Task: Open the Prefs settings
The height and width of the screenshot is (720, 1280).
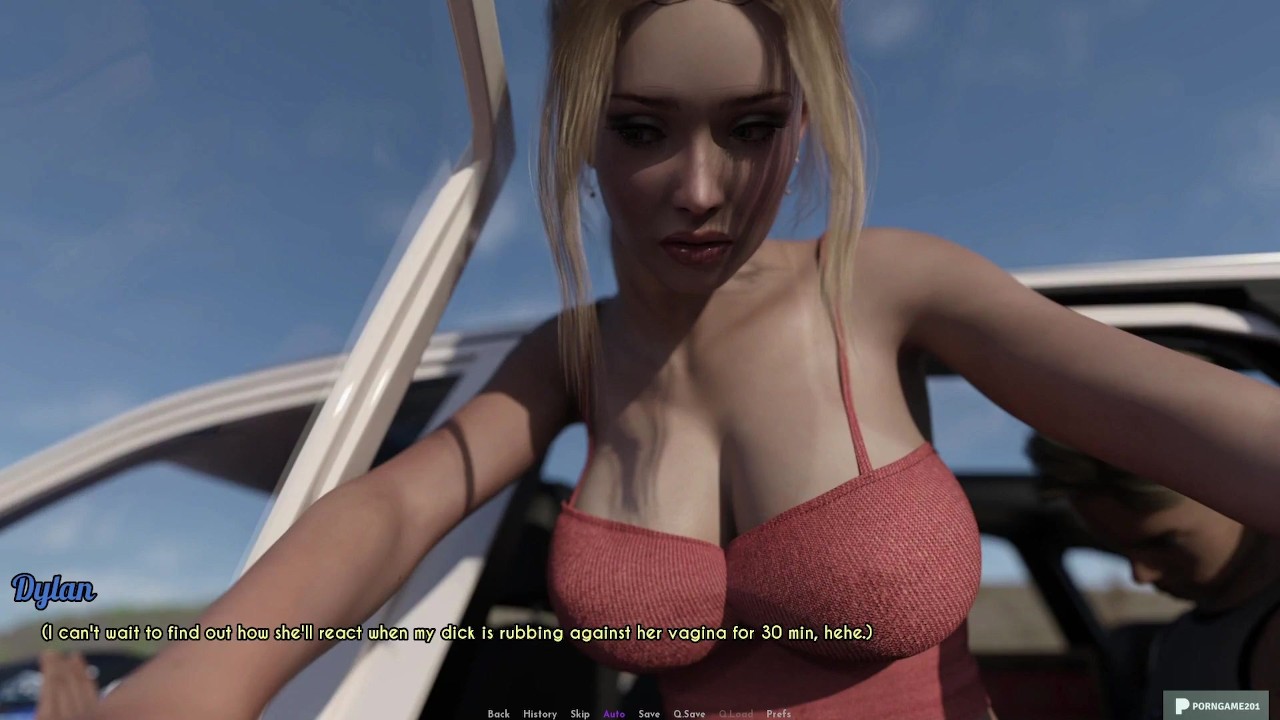Action: pos(778,714)
